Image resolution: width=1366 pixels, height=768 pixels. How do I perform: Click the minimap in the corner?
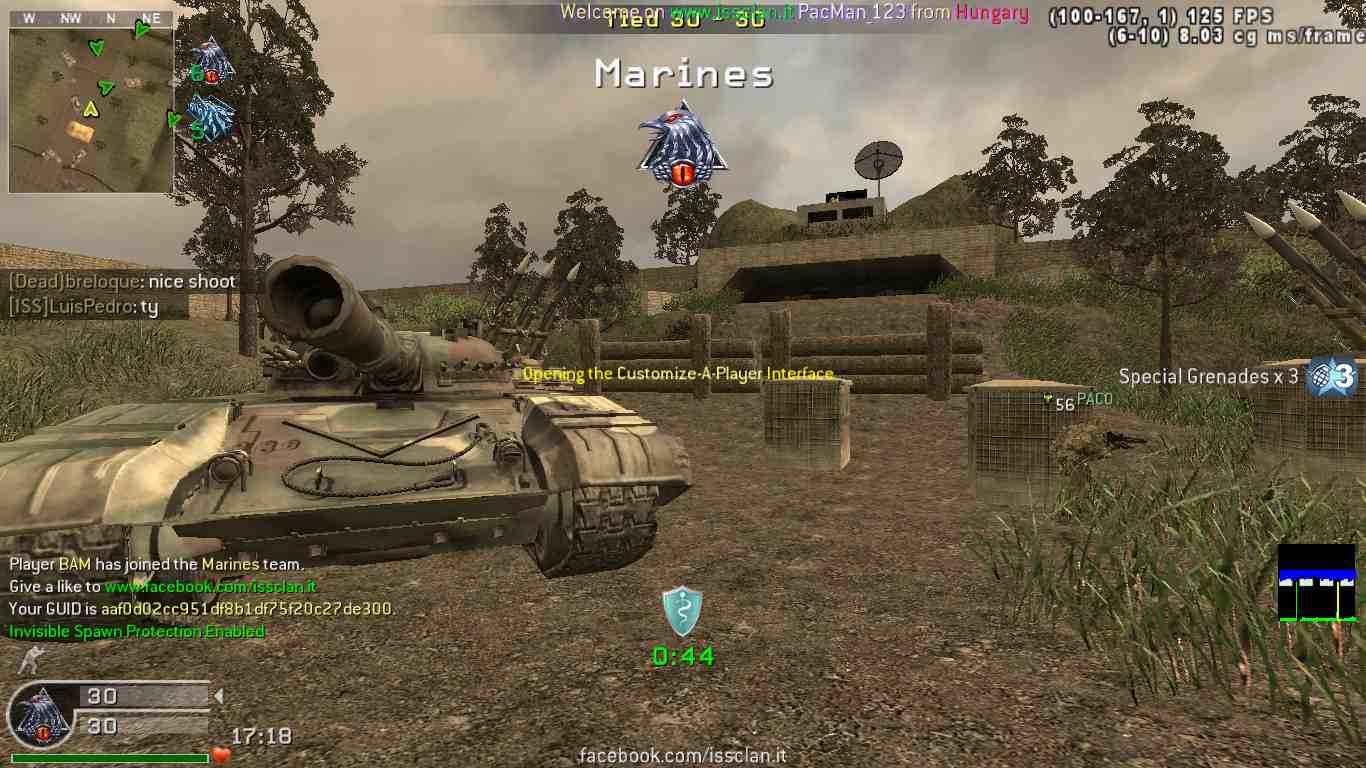point(90,110)
